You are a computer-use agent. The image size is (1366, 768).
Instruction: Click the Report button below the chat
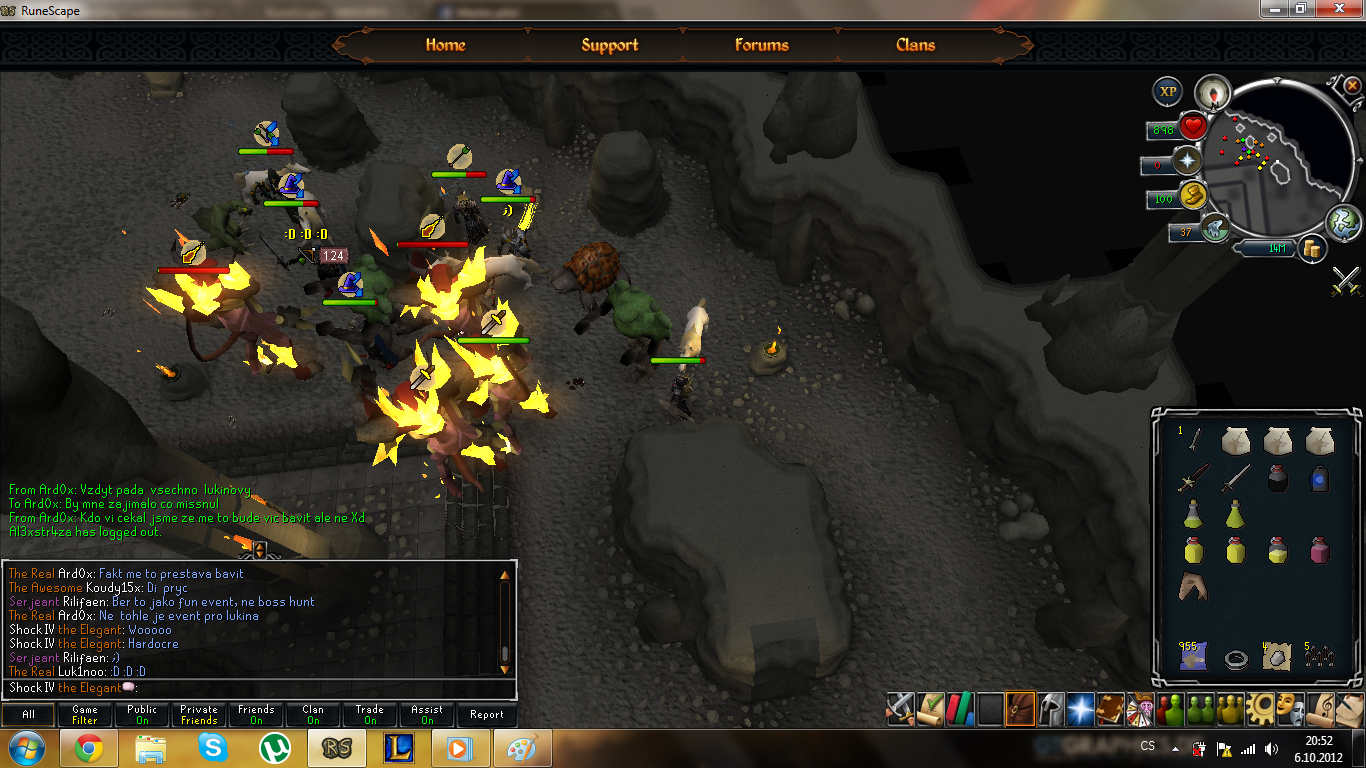click(x=487, y=714)
